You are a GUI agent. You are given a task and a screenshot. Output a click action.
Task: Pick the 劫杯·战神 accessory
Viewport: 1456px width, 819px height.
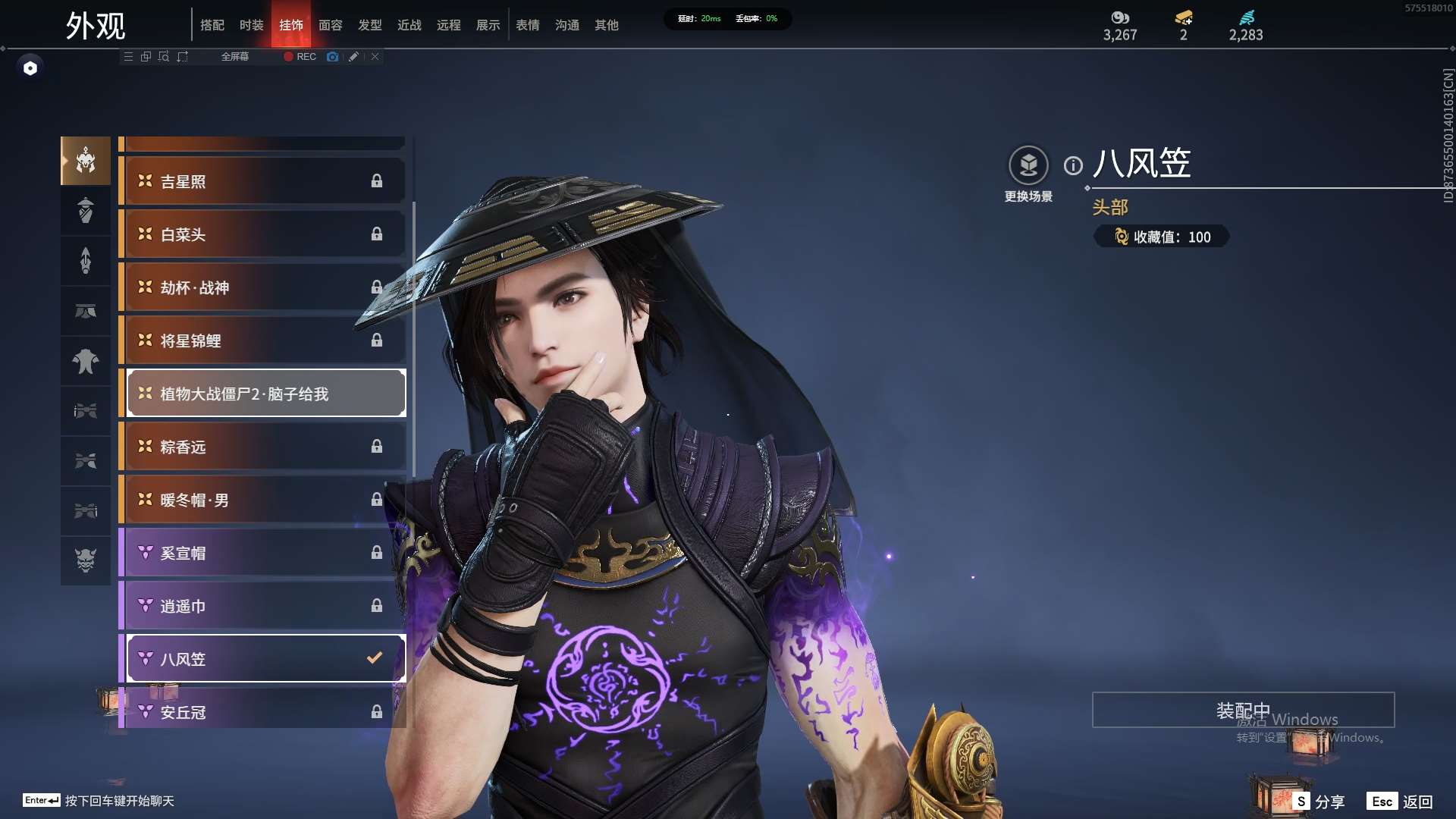pos(262,287)
